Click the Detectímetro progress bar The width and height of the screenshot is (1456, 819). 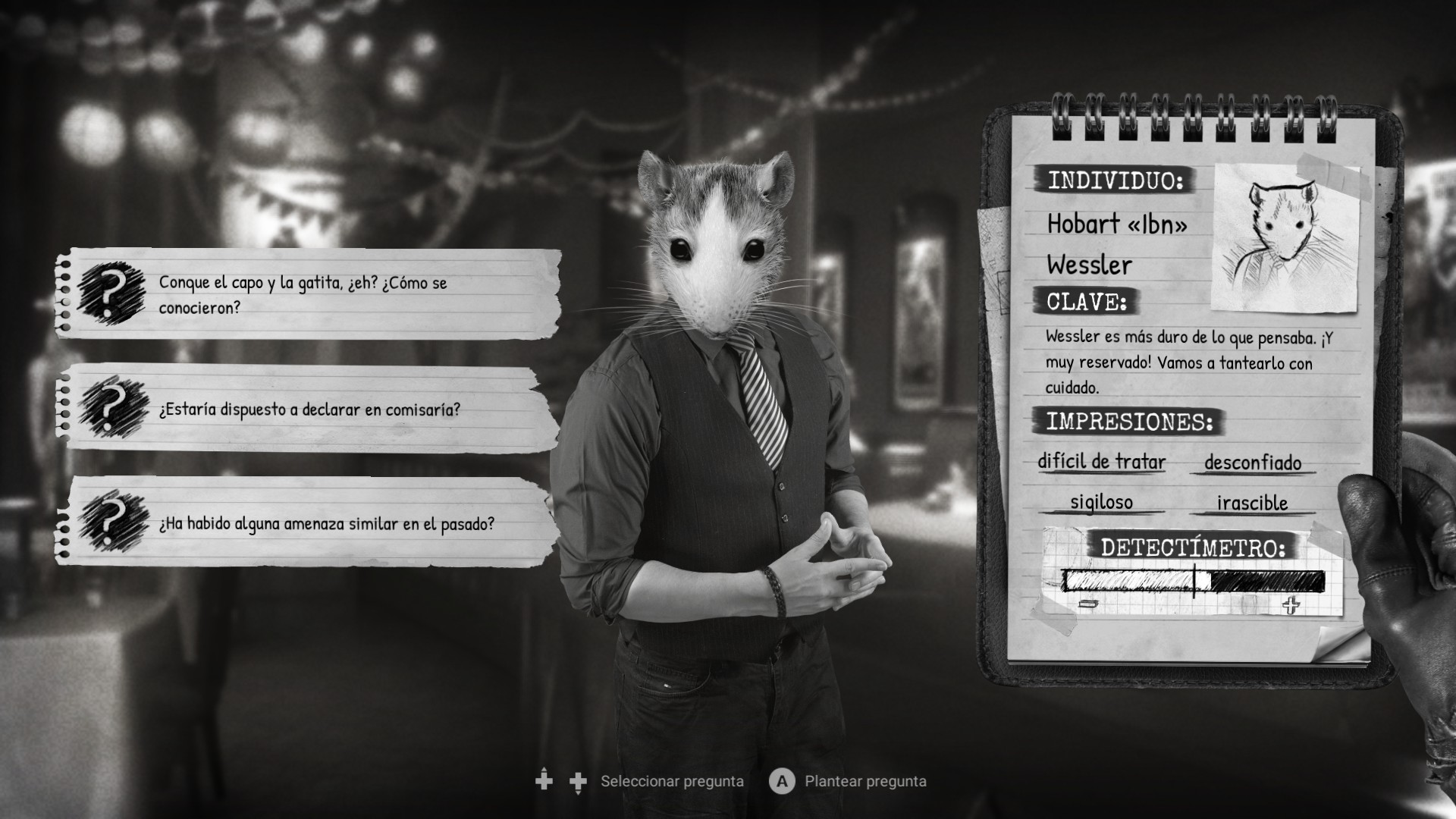tap(1187, 580)
